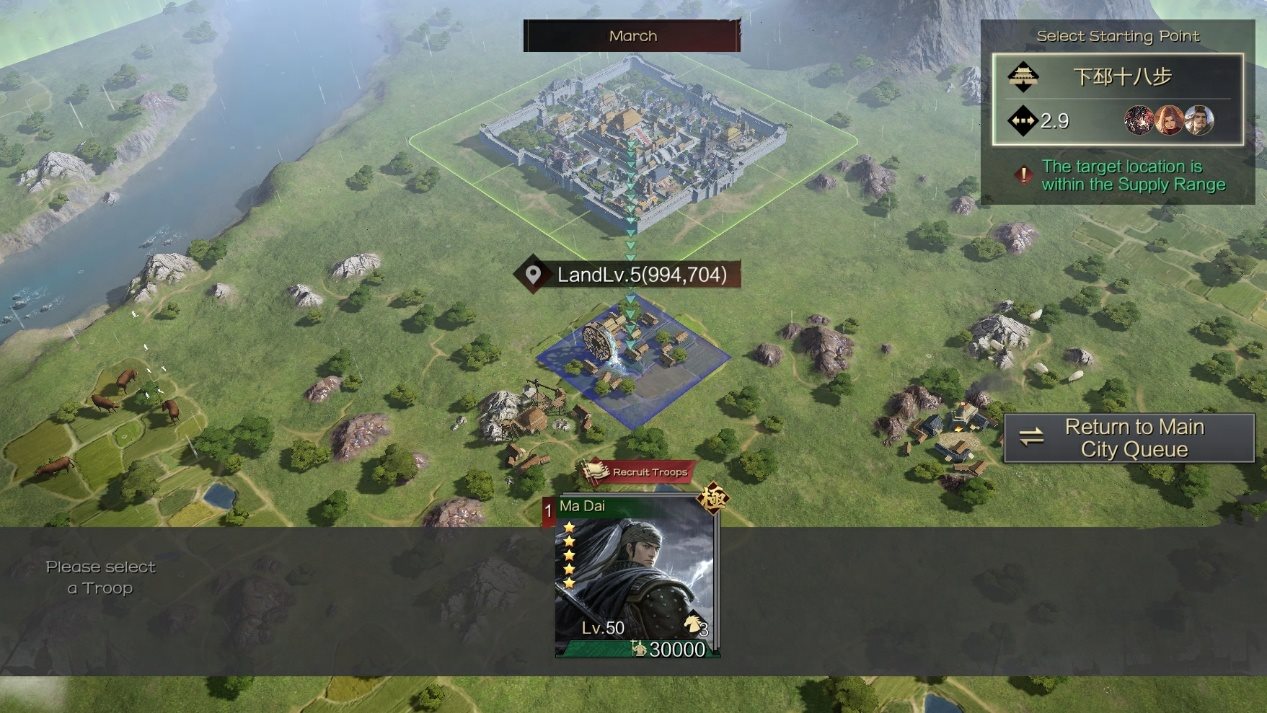Click Return to Main City Queue
1267x713 pixels.
click(x=1129, y=438)
